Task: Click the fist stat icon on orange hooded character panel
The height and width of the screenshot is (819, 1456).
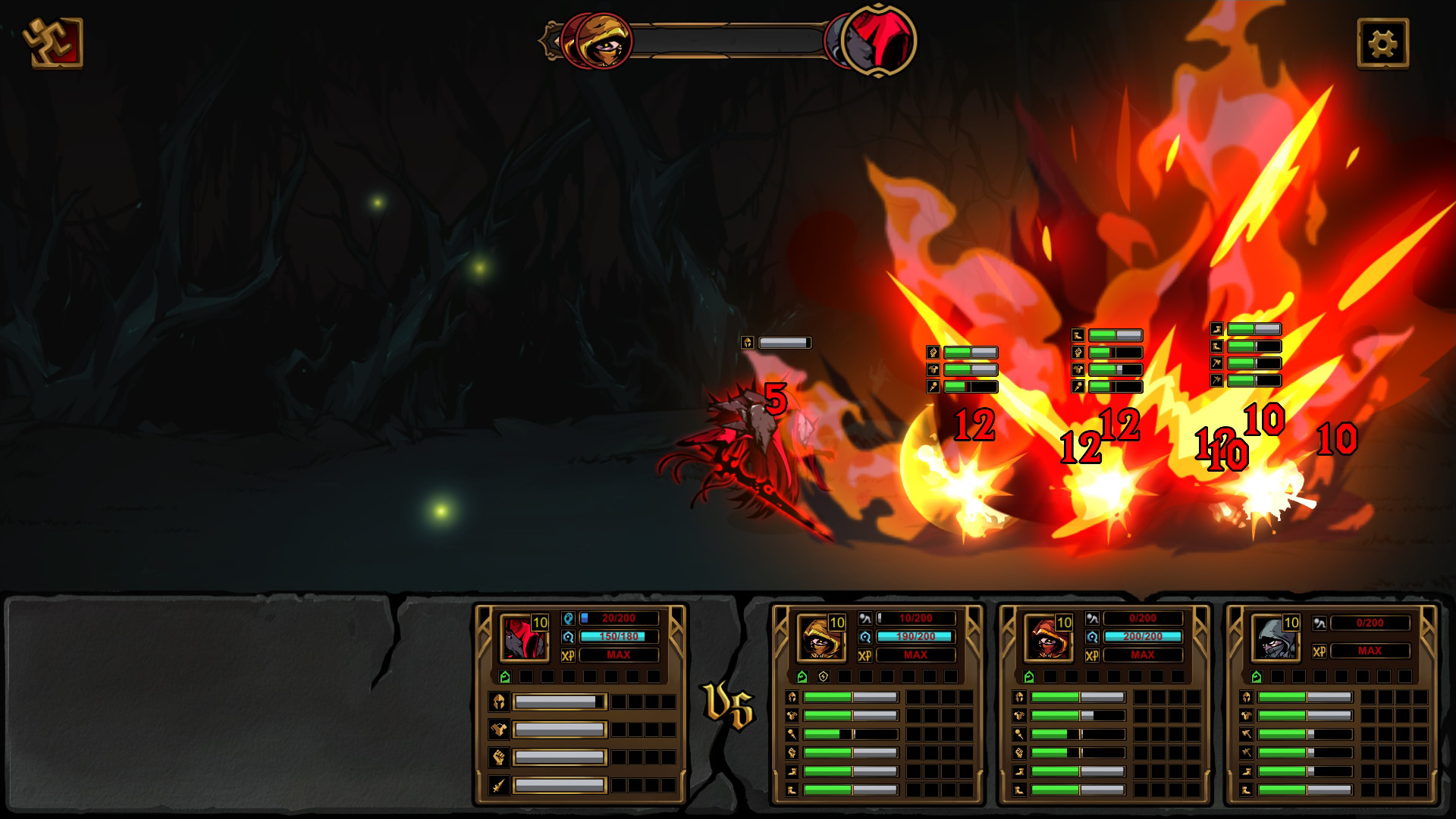Action: (x=1019, y=751)
